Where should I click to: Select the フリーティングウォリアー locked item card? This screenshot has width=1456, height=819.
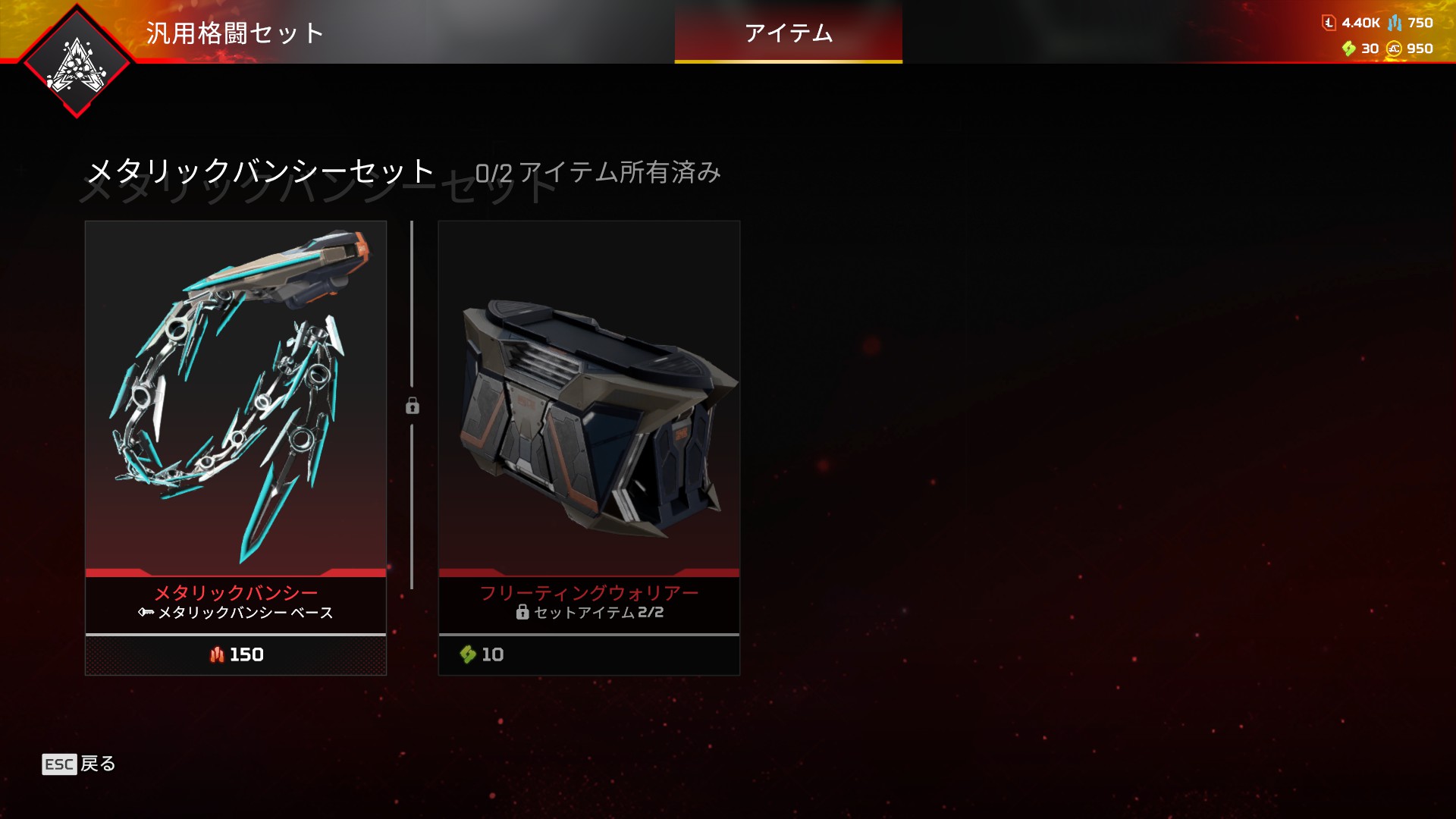589,402
